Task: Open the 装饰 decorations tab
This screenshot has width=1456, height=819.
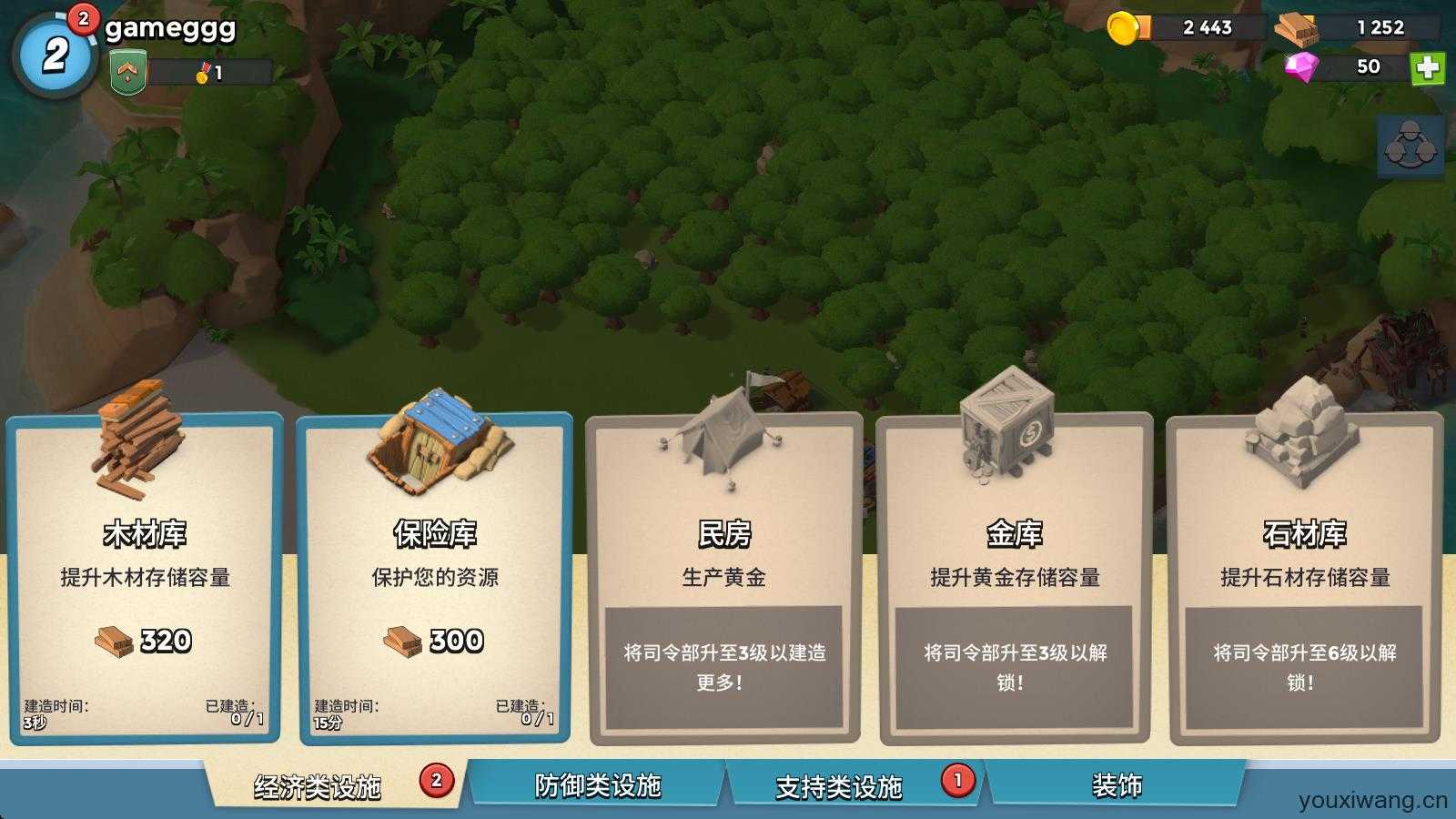Action: point(1119,783)
